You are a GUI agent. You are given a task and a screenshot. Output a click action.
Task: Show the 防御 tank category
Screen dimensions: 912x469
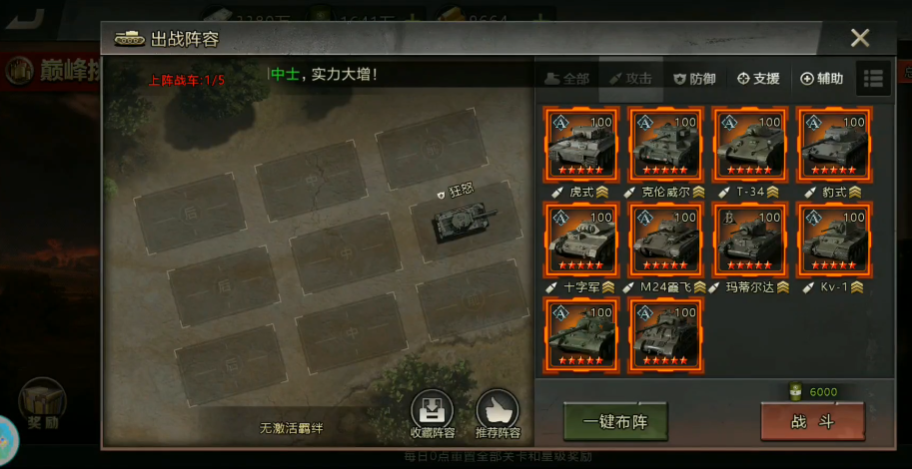(x=694, y=78)
